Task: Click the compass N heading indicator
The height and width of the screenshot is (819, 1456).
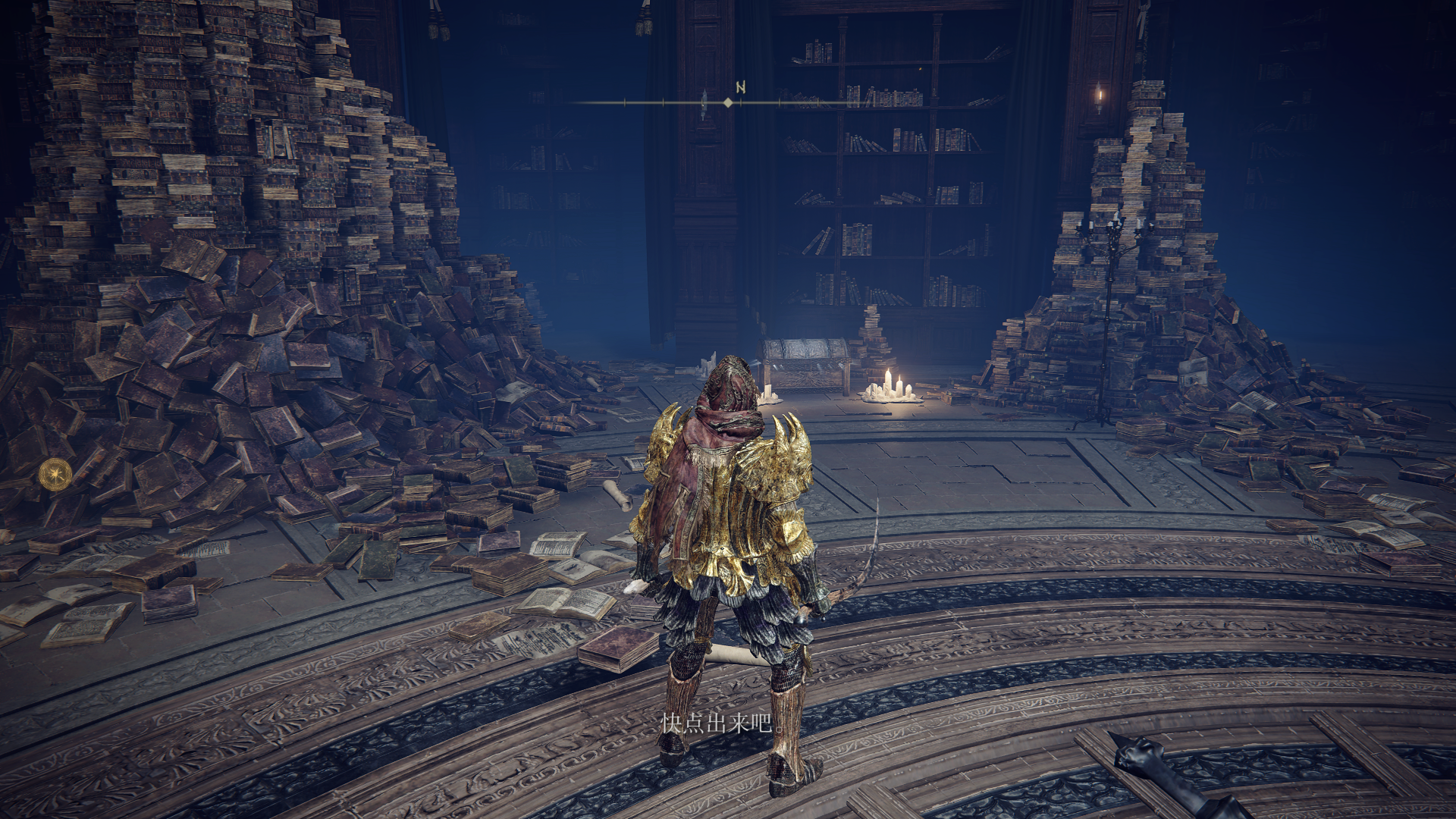Action: click(x=740, y=88)
